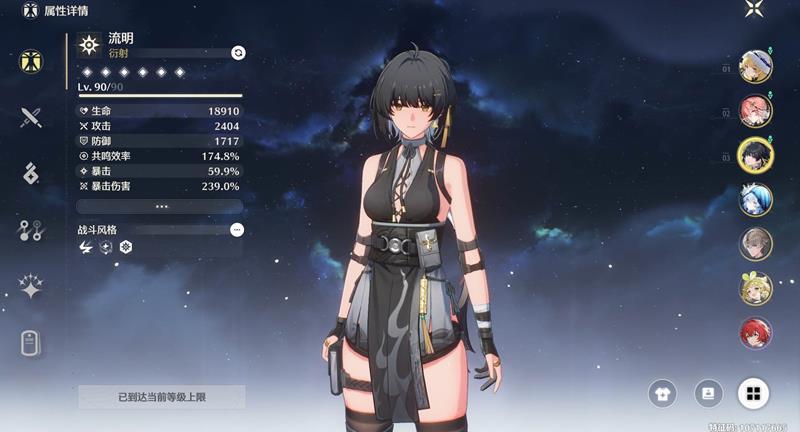Choose the pink-haired character portrait

[x=755, y=110]
